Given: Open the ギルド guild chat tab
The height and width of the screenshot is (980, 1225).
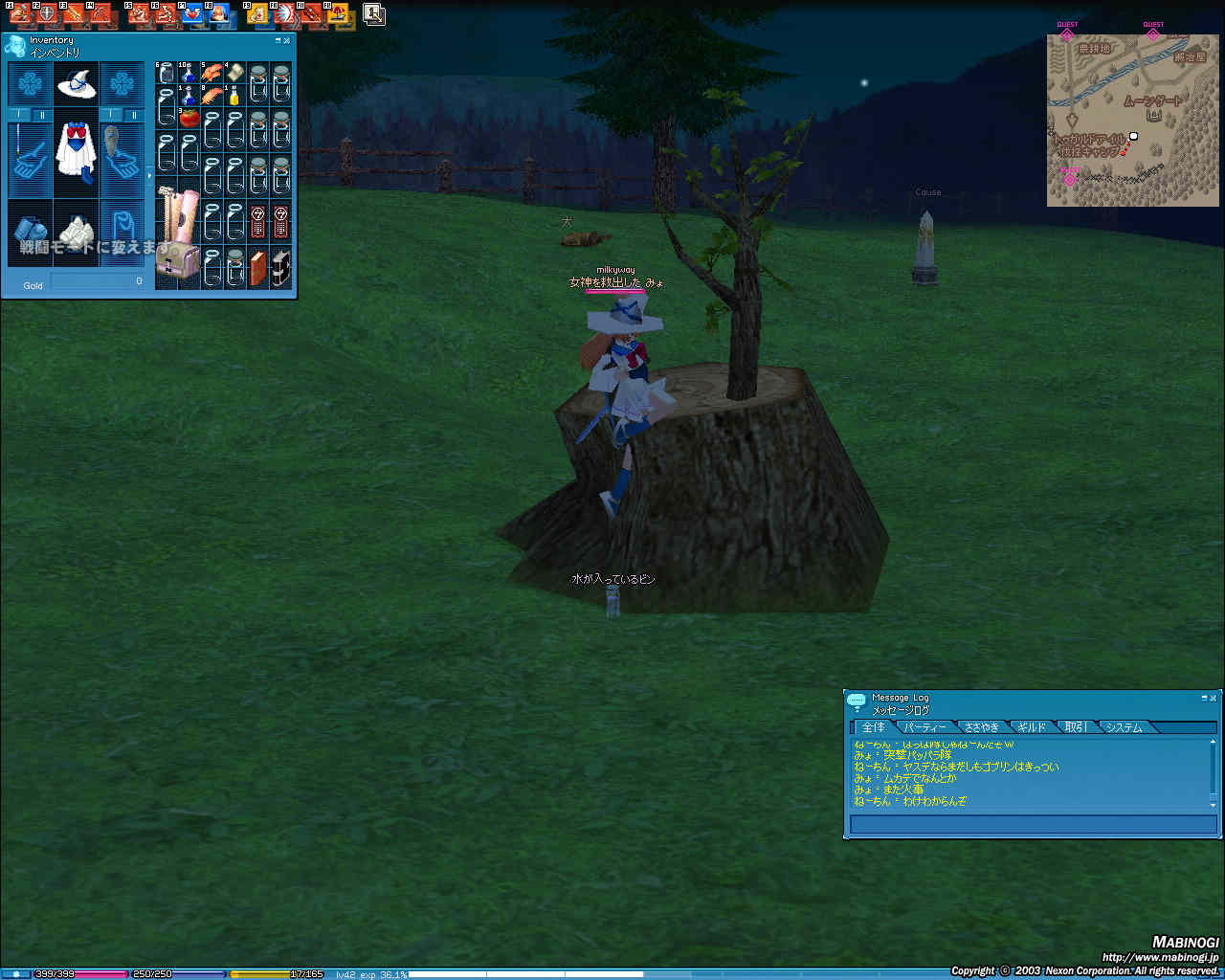Looking at the screenshot, I should click(x=1031, y=727).
